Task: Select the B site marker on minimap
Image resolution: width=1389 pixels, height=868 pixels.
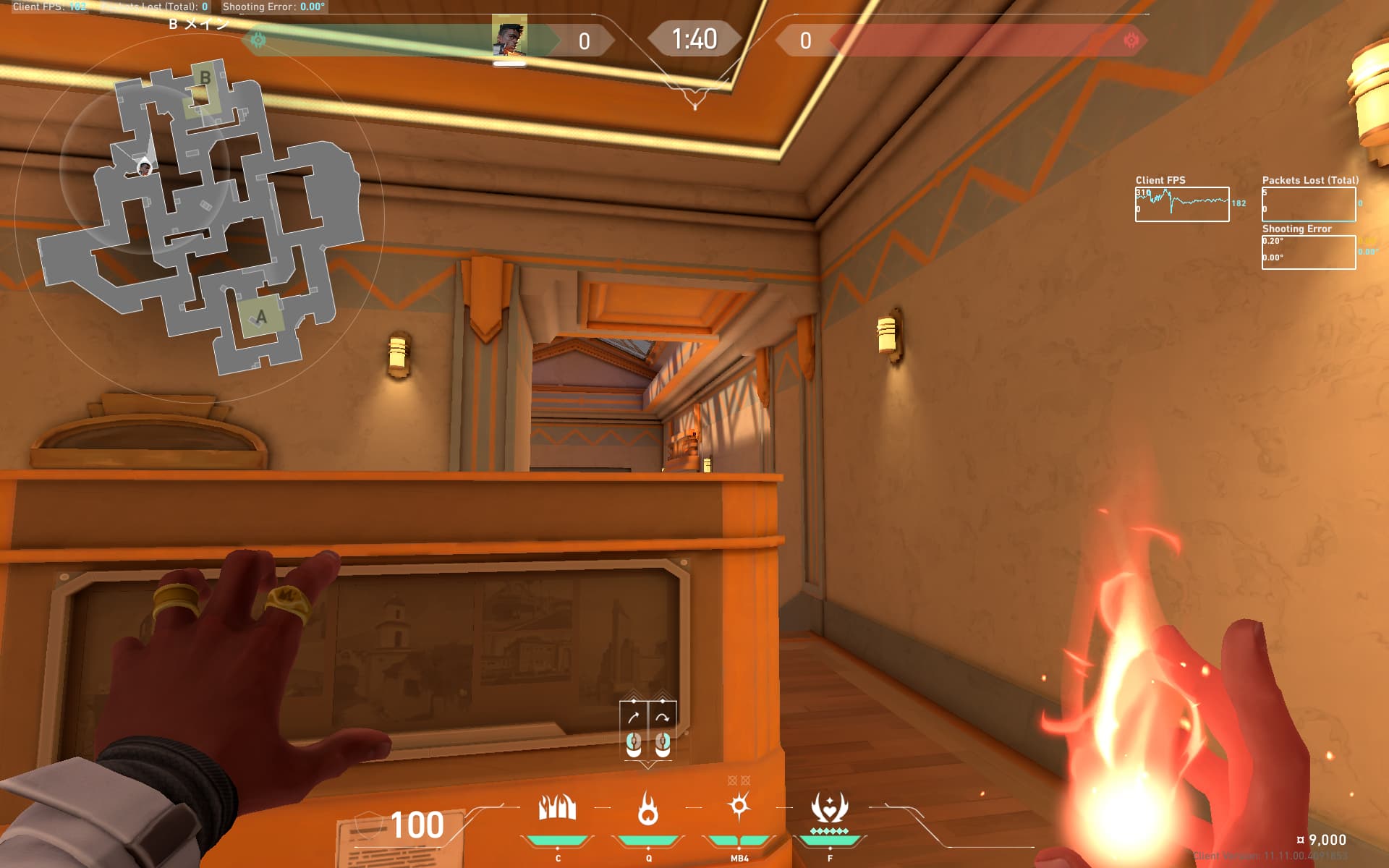Action: (205, 78)
